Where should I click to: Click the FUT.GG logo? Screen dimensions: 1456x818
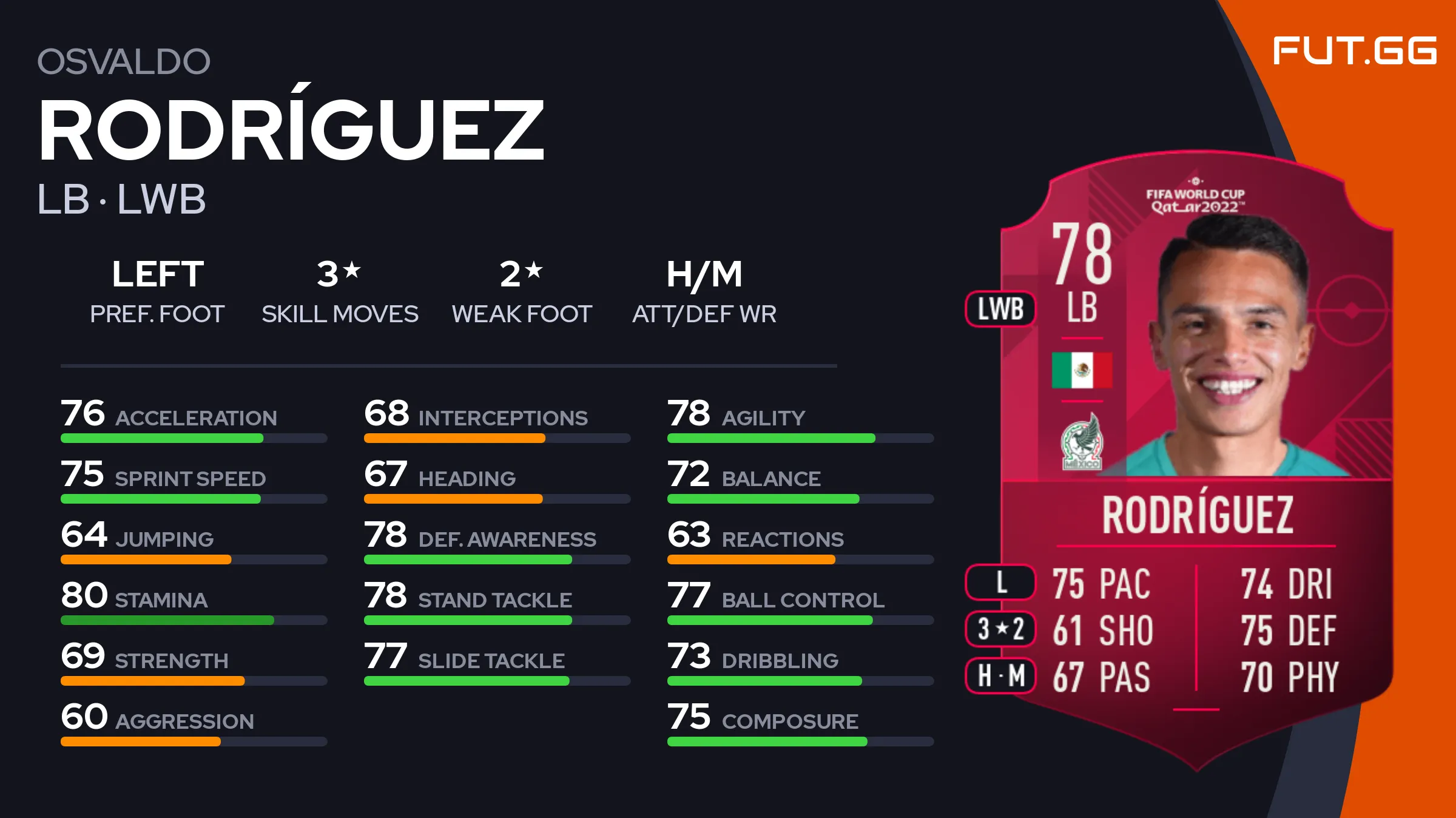tap(1354, 51)
